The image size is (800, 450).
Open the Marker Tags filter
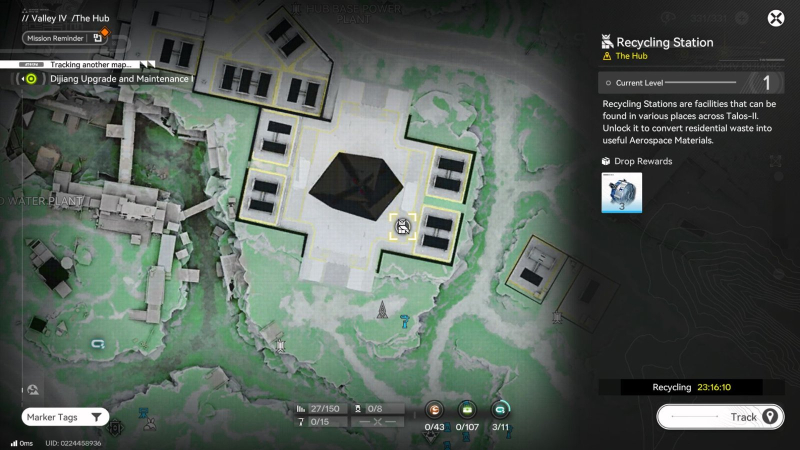pos(64,416)
